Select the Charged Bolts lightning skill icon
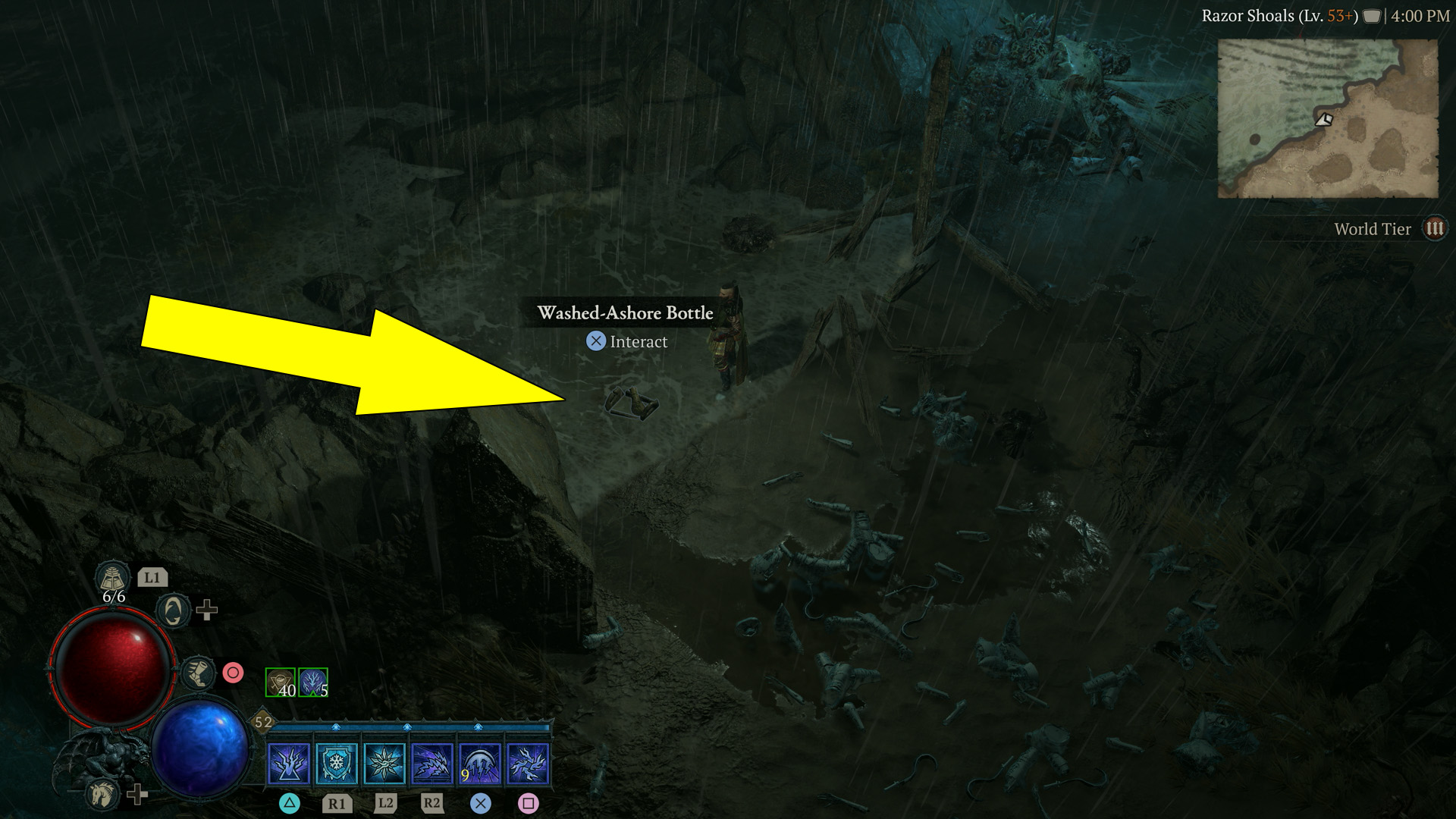The image size is (1456, 819). [x=431, y=764]
